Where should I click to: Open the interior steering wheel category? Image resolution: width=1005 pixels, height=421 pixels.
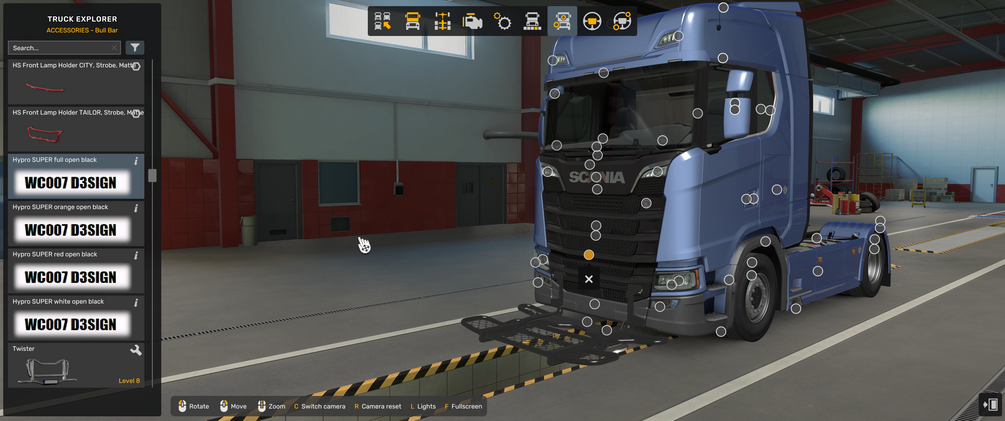coord(592,21)
